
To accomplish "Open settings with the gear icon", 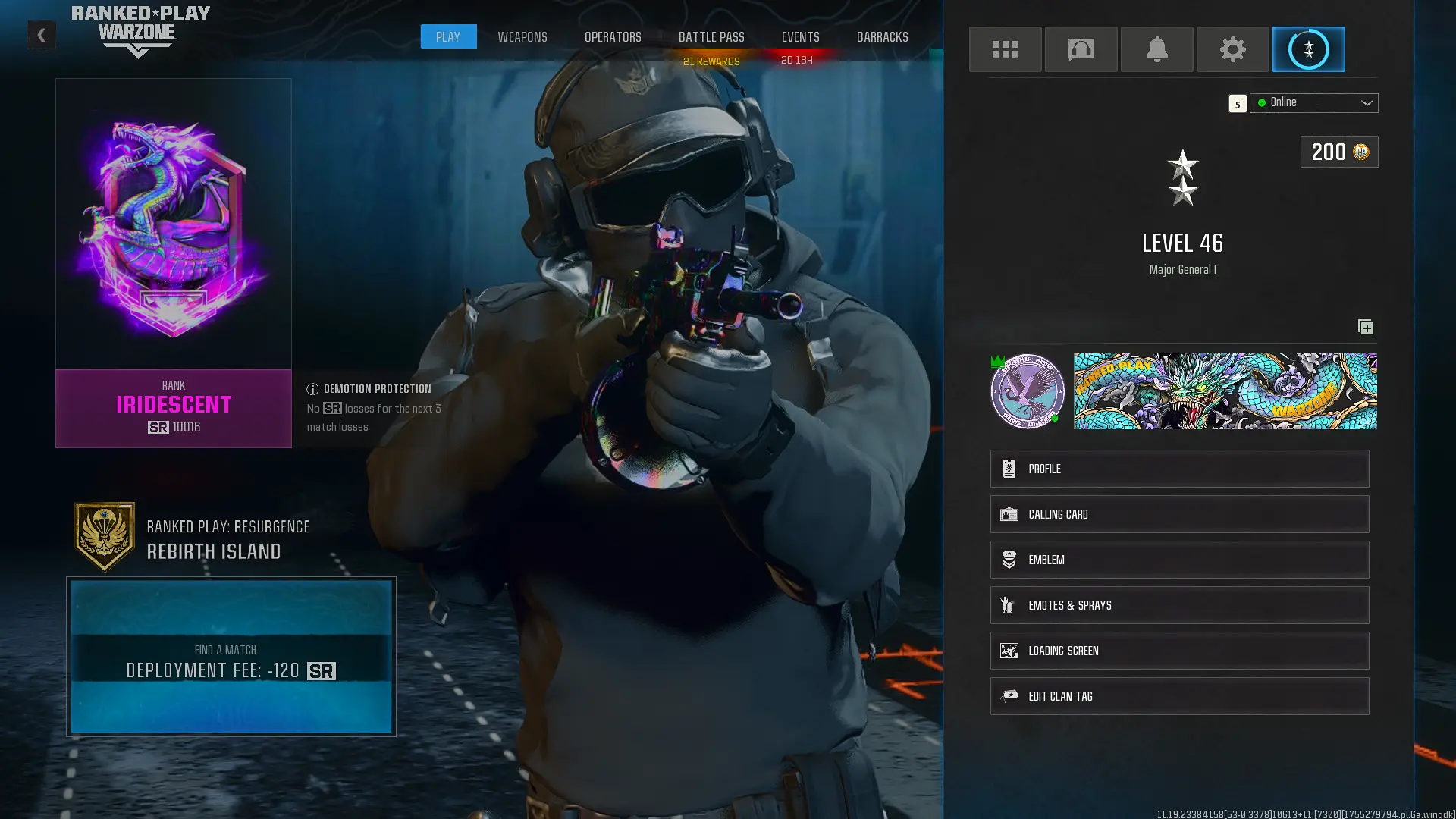I will (1232, 49).
